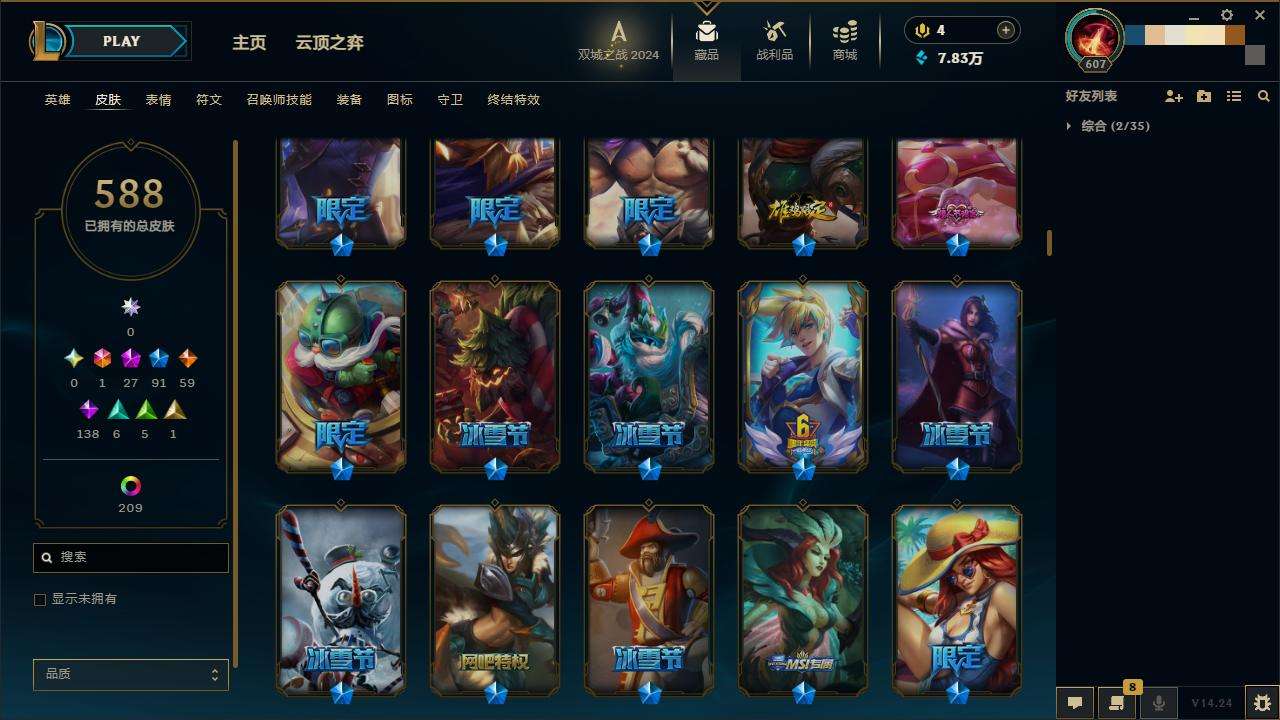Open the 云顶之弈 mode page
Screen dimensions: 1280x720
click(x=329, y=43)
